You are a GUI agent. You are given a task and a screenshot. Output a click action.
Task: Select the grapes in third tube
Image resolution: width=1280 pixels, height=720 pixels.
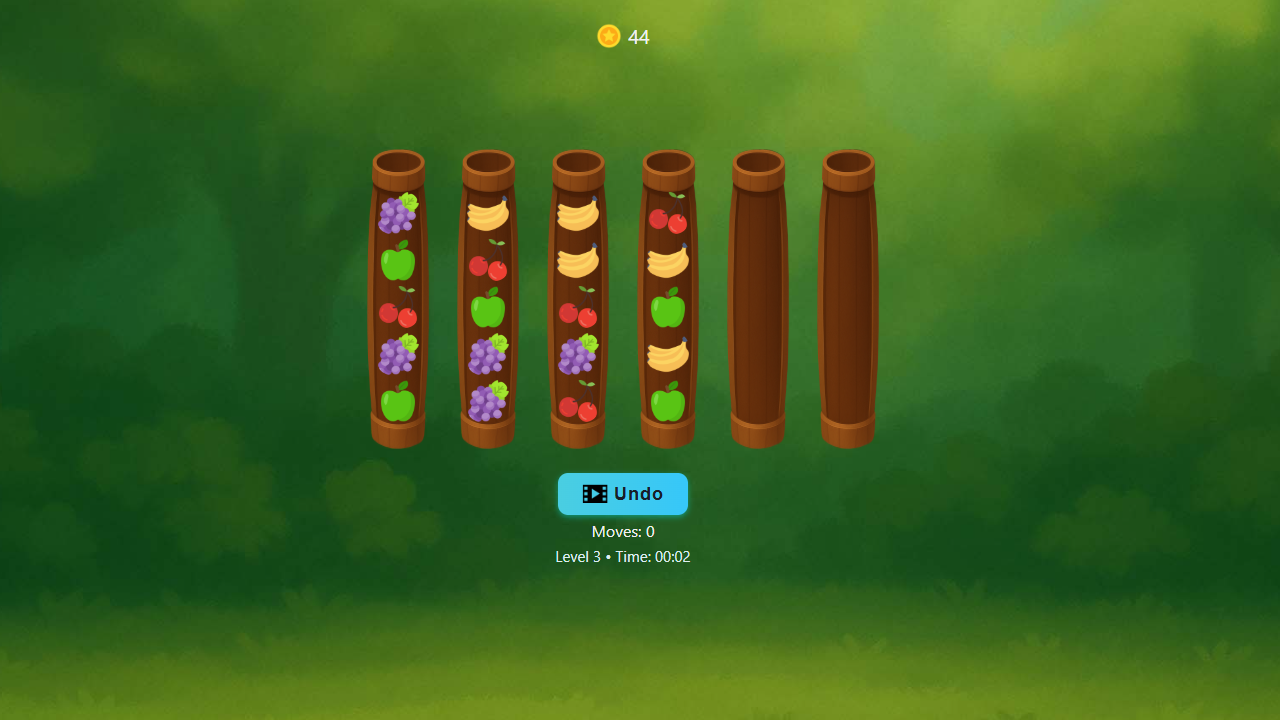(578, 358)
